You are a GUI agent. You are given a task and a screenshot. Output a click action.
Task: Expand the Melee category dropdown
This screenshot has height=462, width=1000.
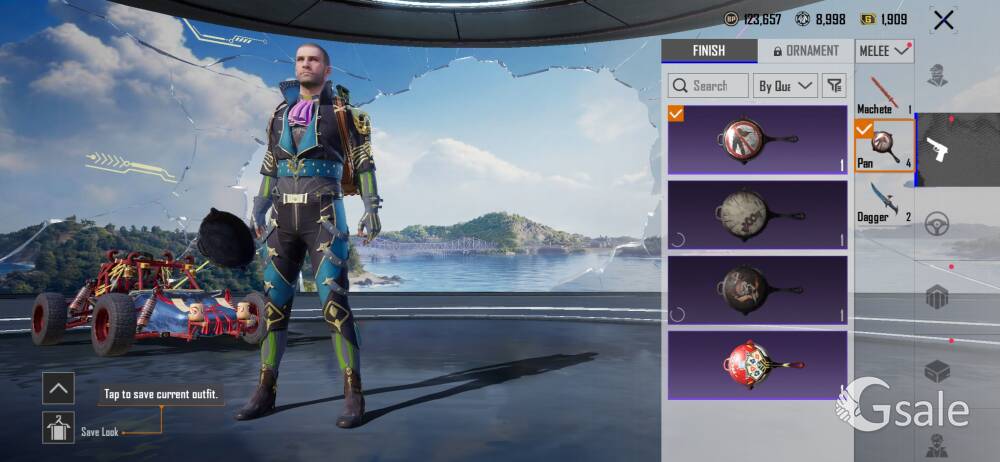tap(884, 51)
